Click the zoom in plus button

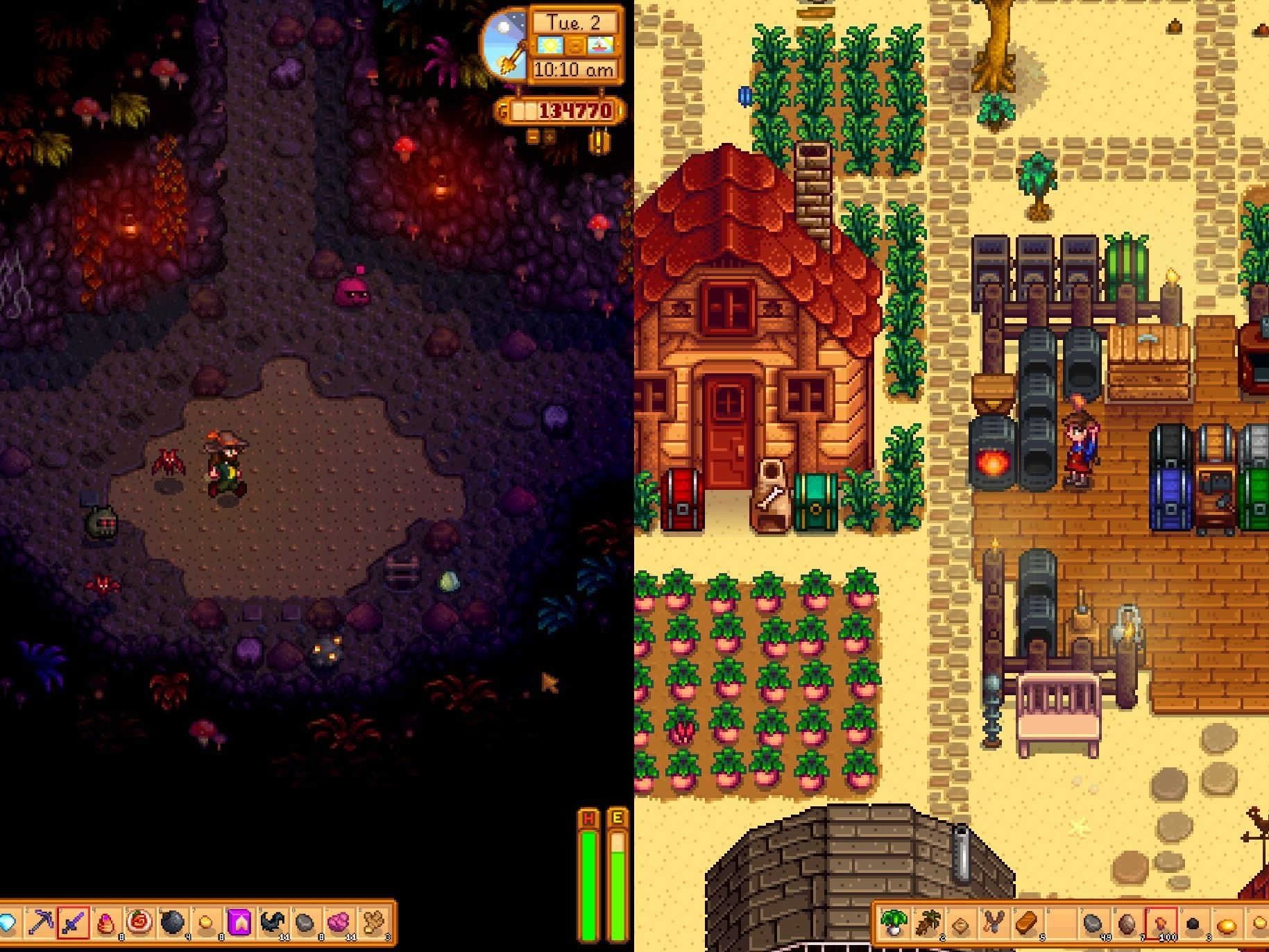pyautogui.click(x=549, y=137)
